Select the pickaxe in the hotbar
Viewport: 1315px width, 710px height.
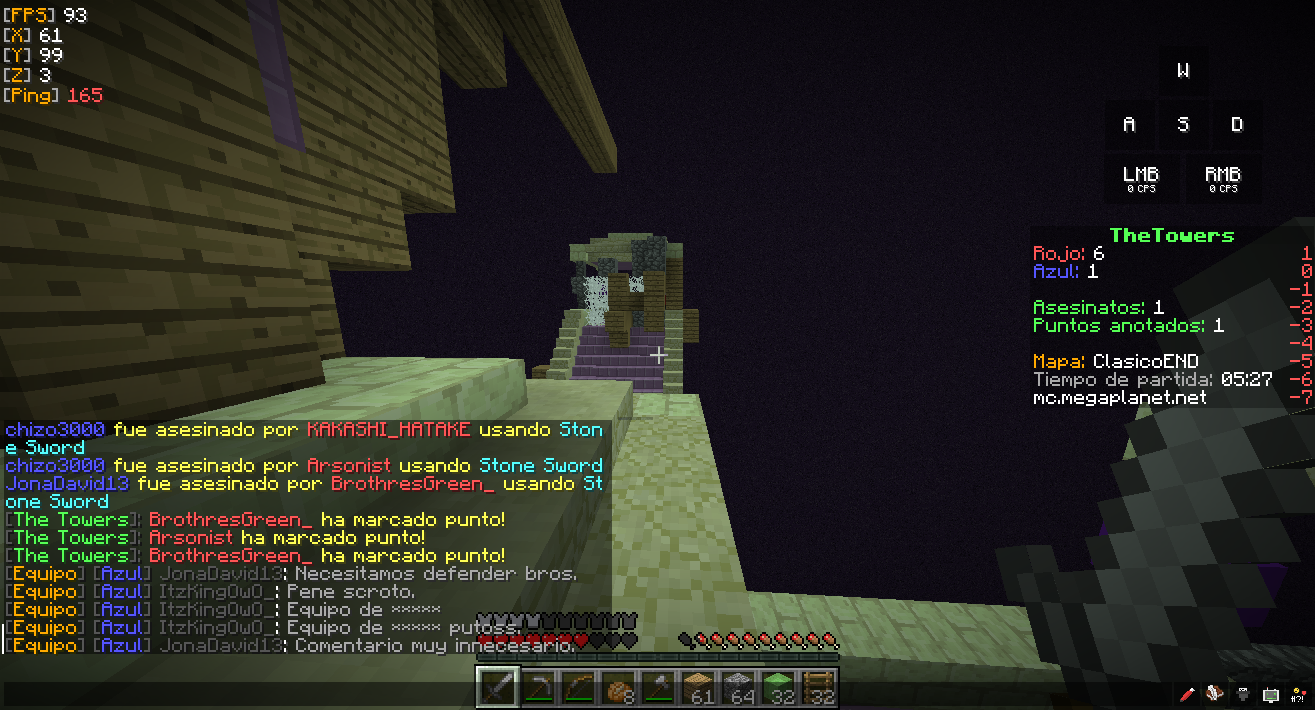538,688
